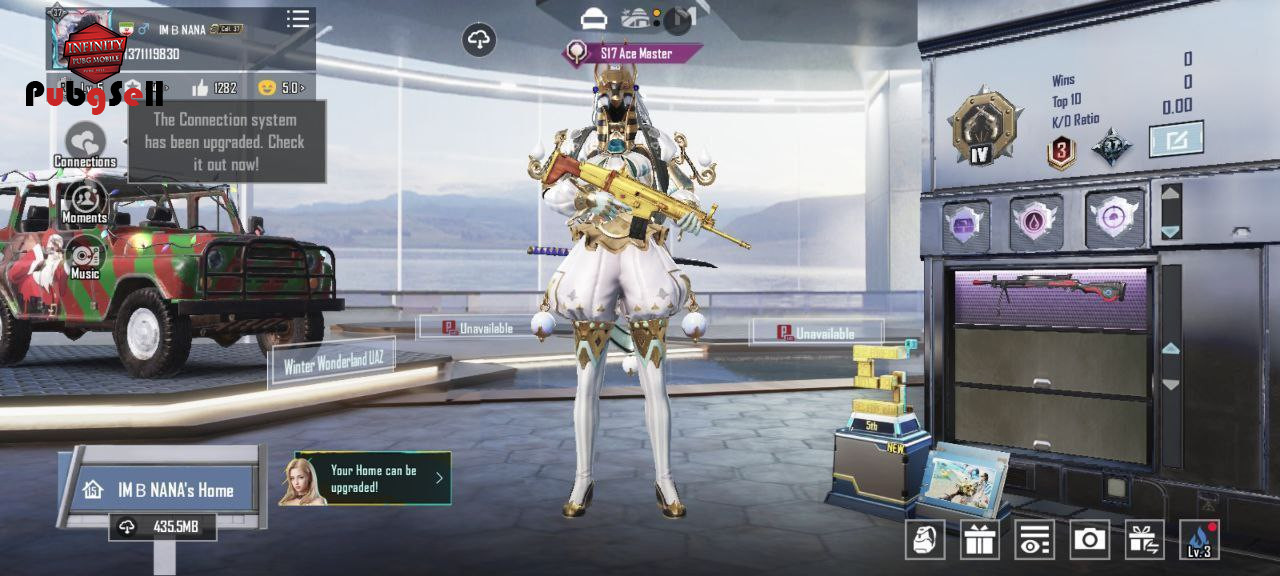Tap the cloud download icon at top
This screenshot has height=576, width=1280.
(x=480, y=40)
